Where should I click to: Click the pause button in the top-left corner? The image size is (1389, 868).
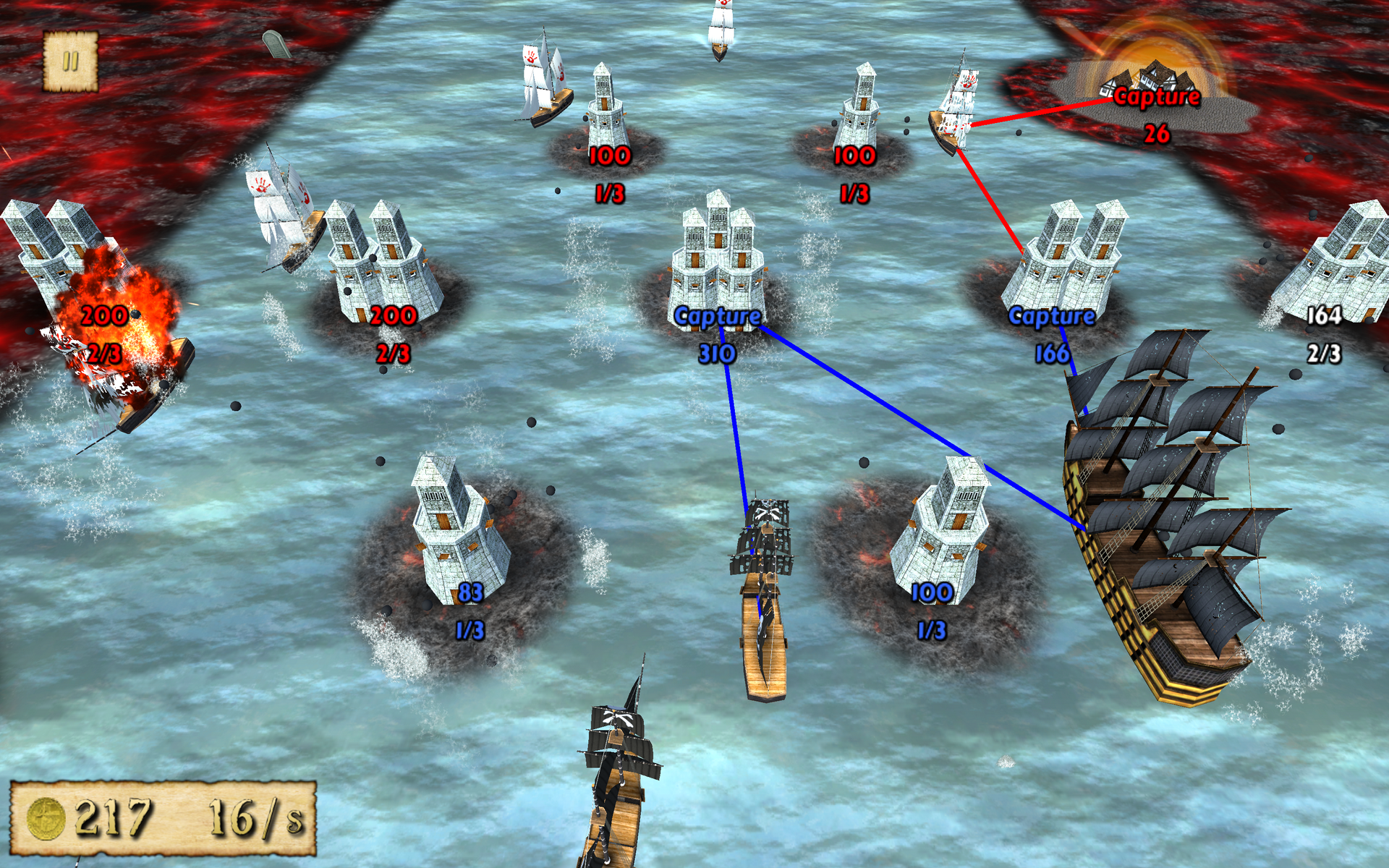click(x=70, y=61)
